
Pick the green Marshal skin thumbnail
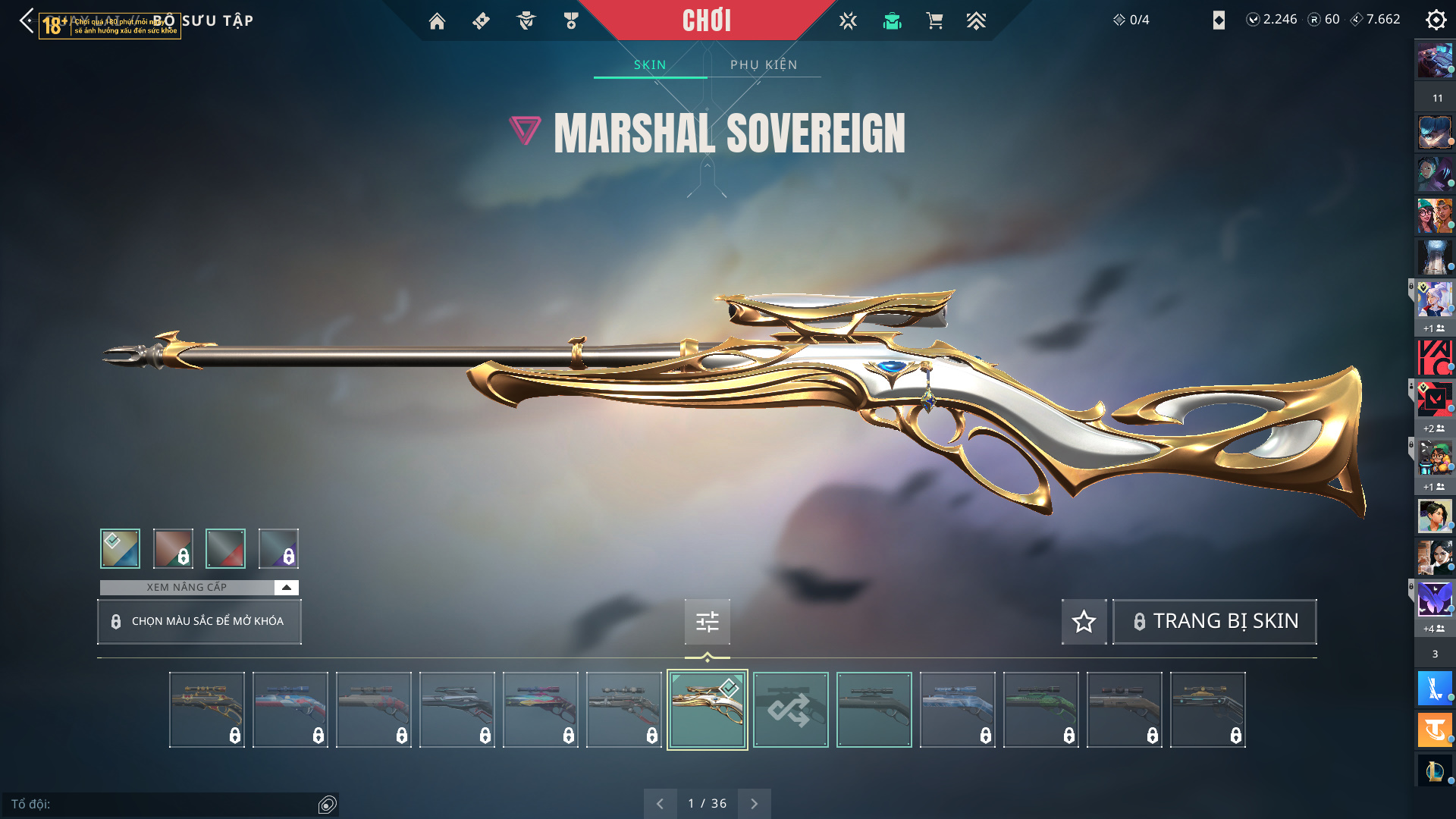(x=1040, y=710)
